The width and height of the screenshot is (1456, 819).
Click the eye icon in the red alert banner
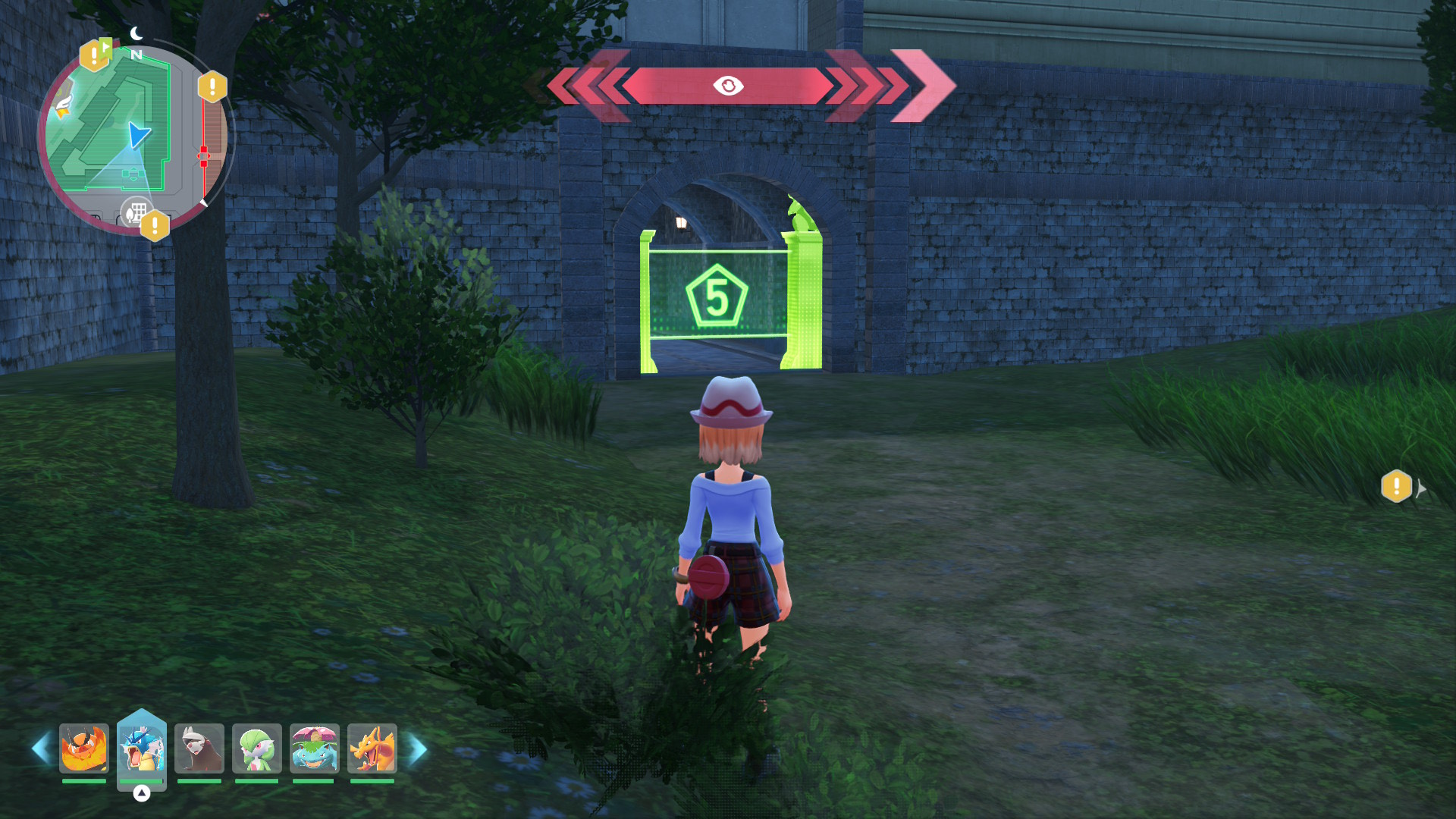click(728, 86)
